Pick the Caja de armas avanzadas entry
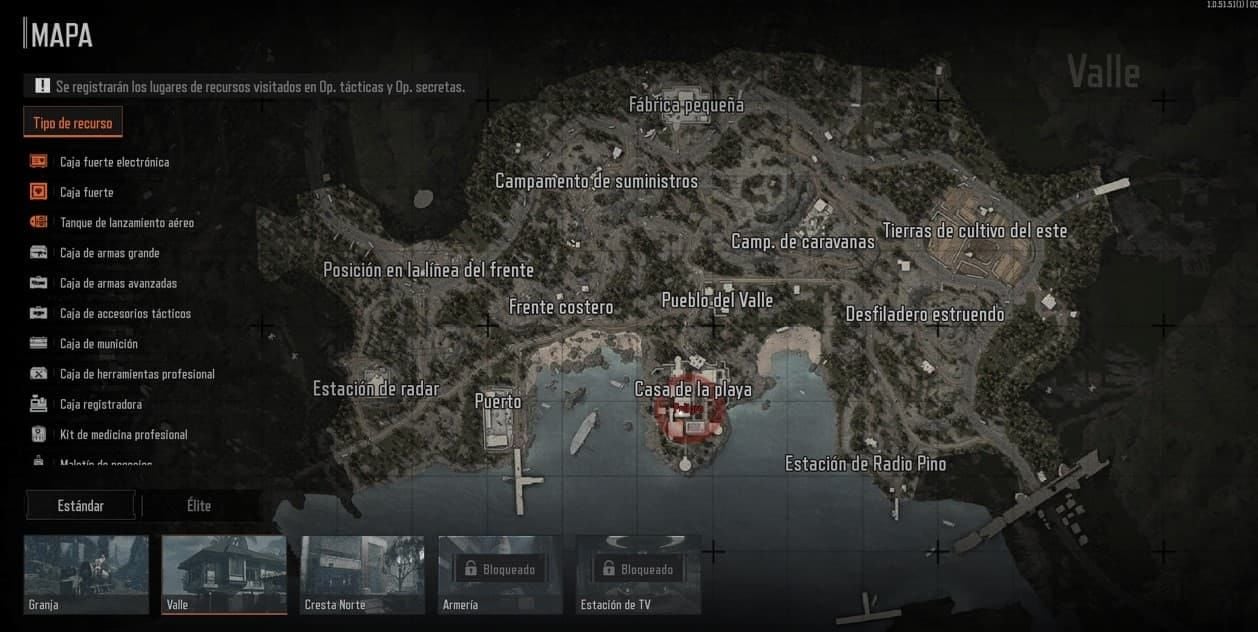1258x632 pixels. (x=118, y=283)
